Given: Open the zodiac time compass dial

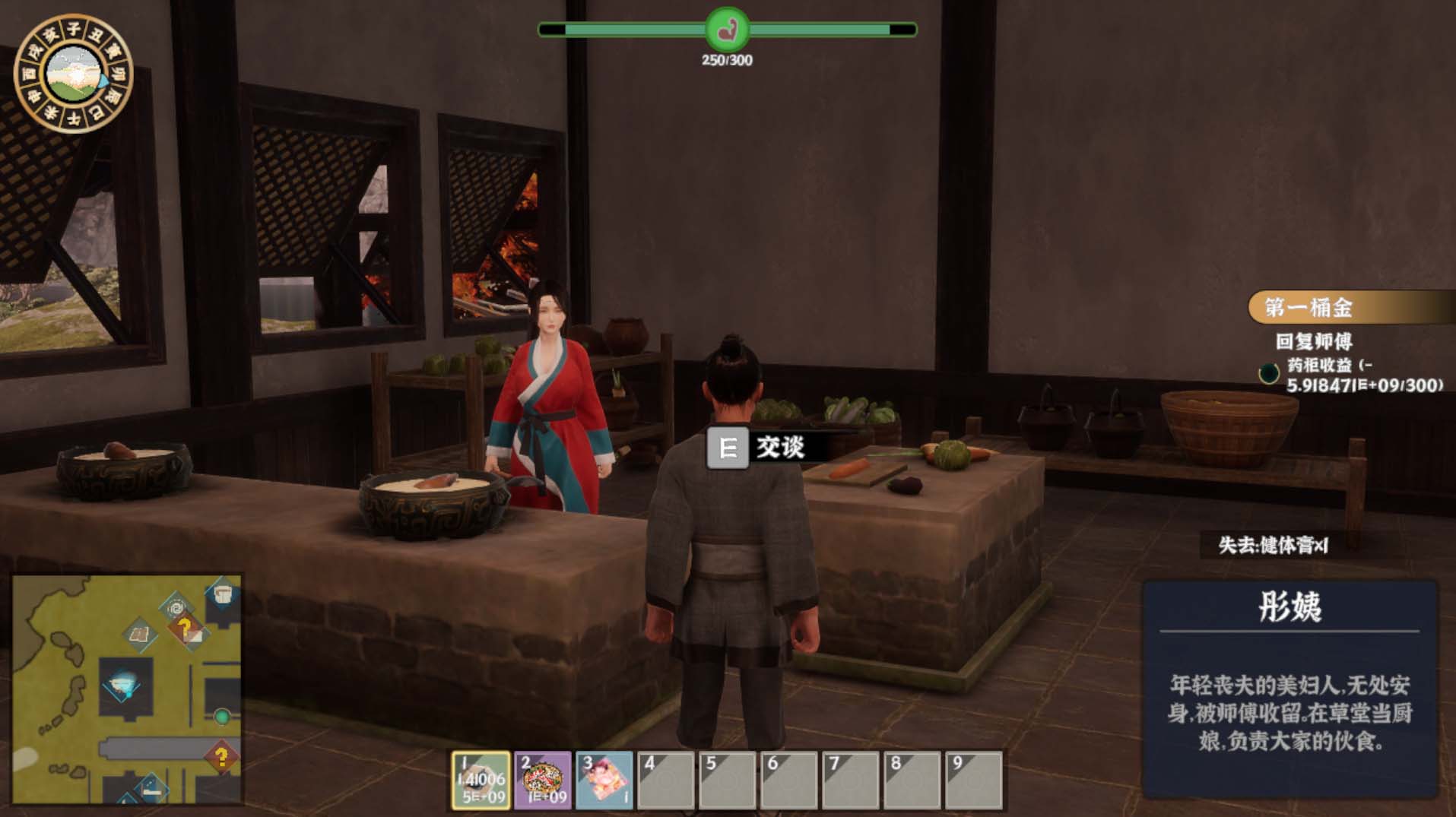Looking at the screenshot, I should [x=74, y=74].
